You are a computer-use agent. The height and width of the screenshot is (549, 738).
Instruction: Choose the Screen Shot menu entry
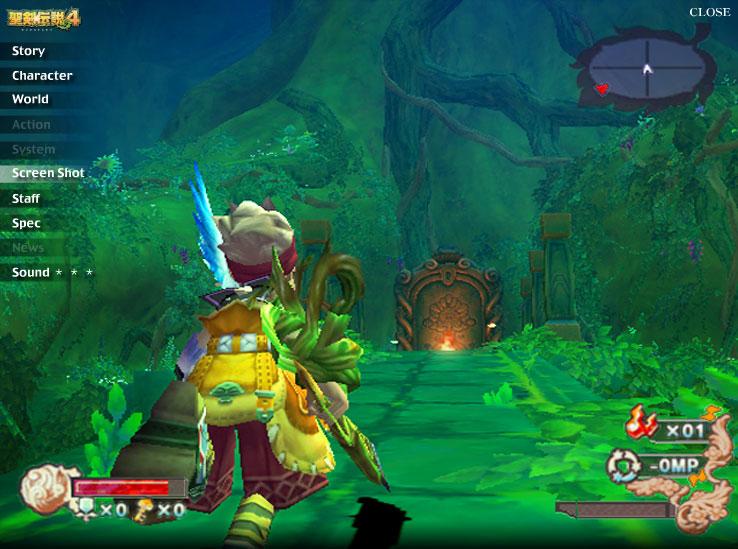[48, 173]
